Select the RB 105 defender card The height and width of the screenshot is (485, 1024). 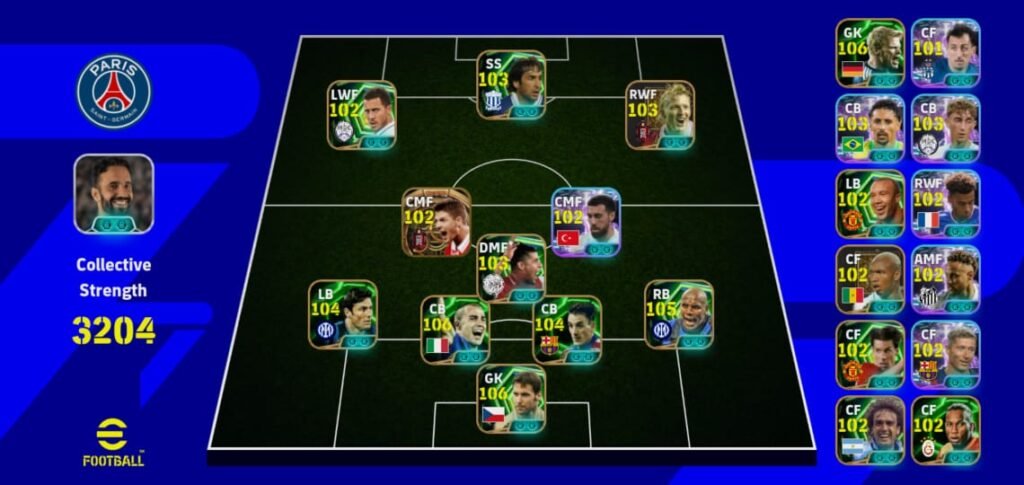pos(679,314)
